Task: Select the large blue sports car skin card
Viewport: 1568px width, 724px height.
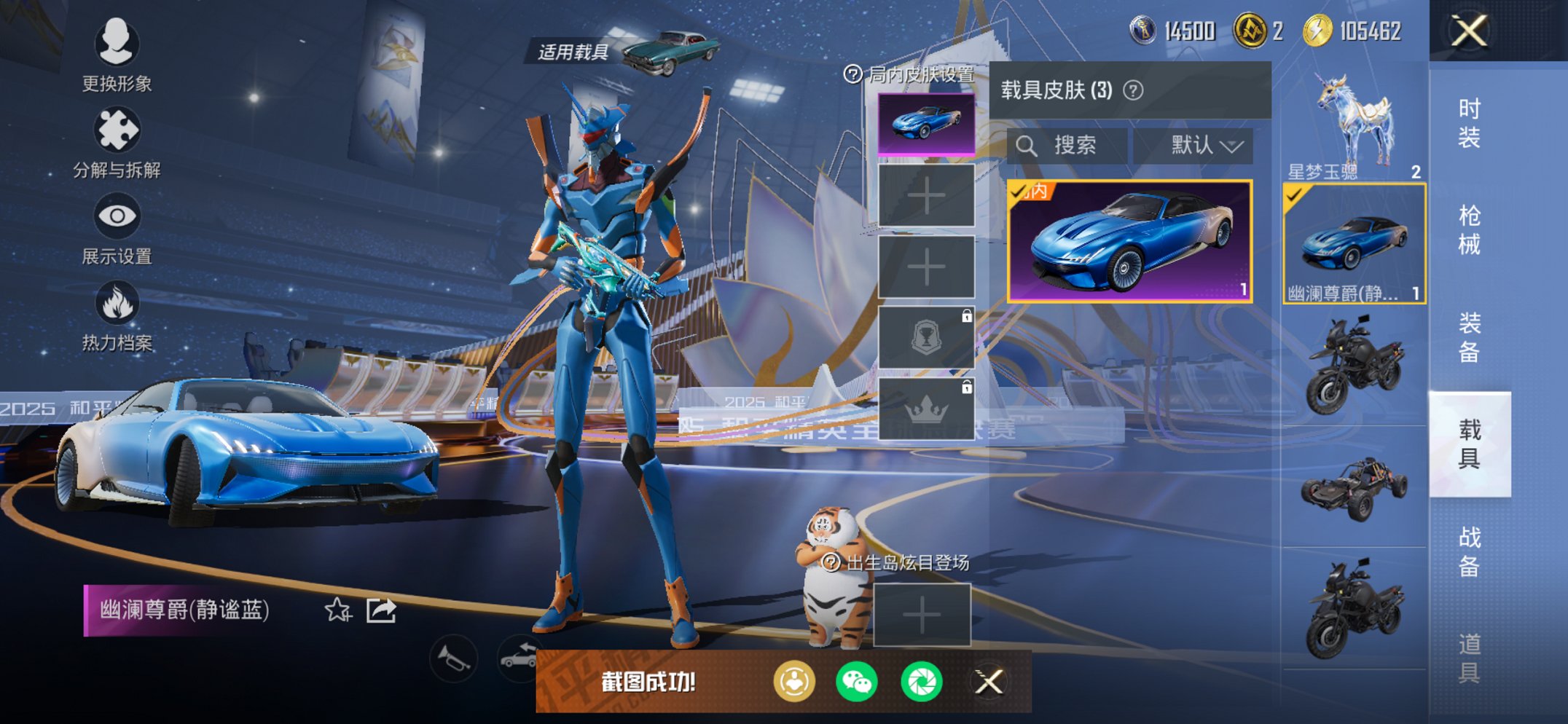Action: point(1129,240)
